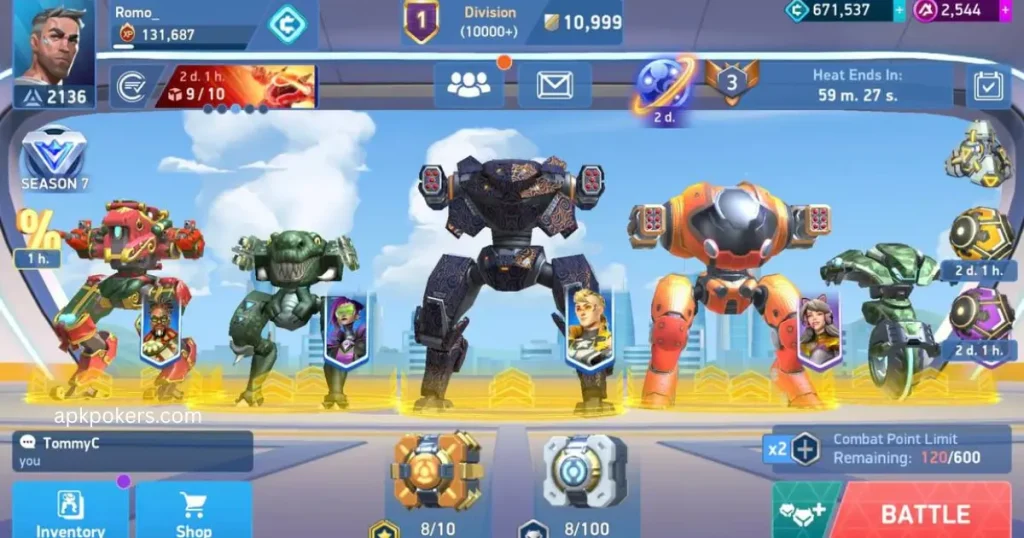Open the checklist calendar icon
This screenshot has height=538, width=1024.
point(988,87)
